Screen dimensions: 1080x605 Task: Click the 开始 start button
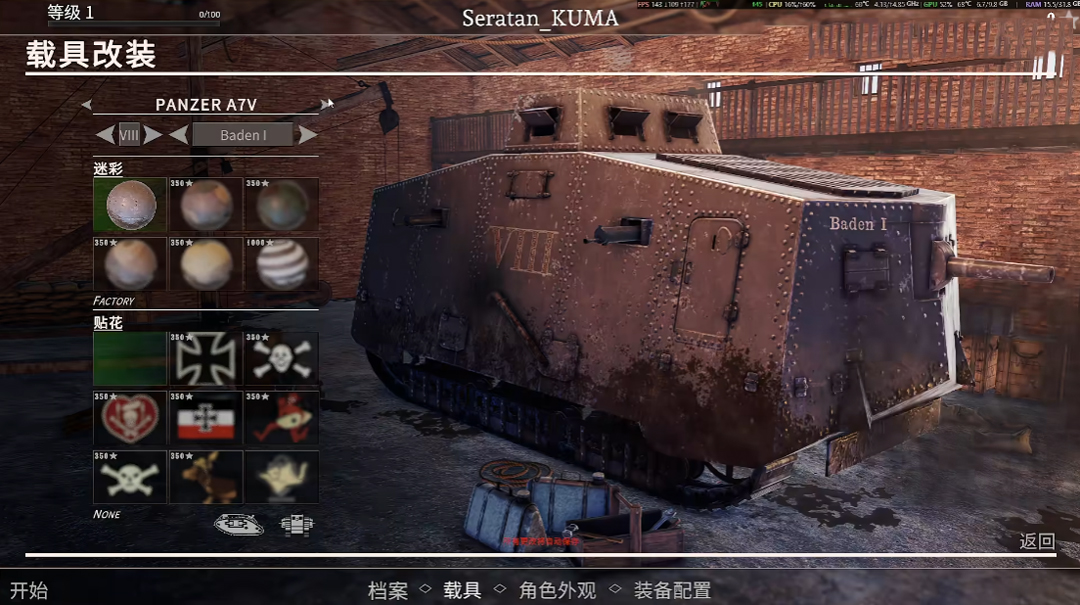point(29,591)
